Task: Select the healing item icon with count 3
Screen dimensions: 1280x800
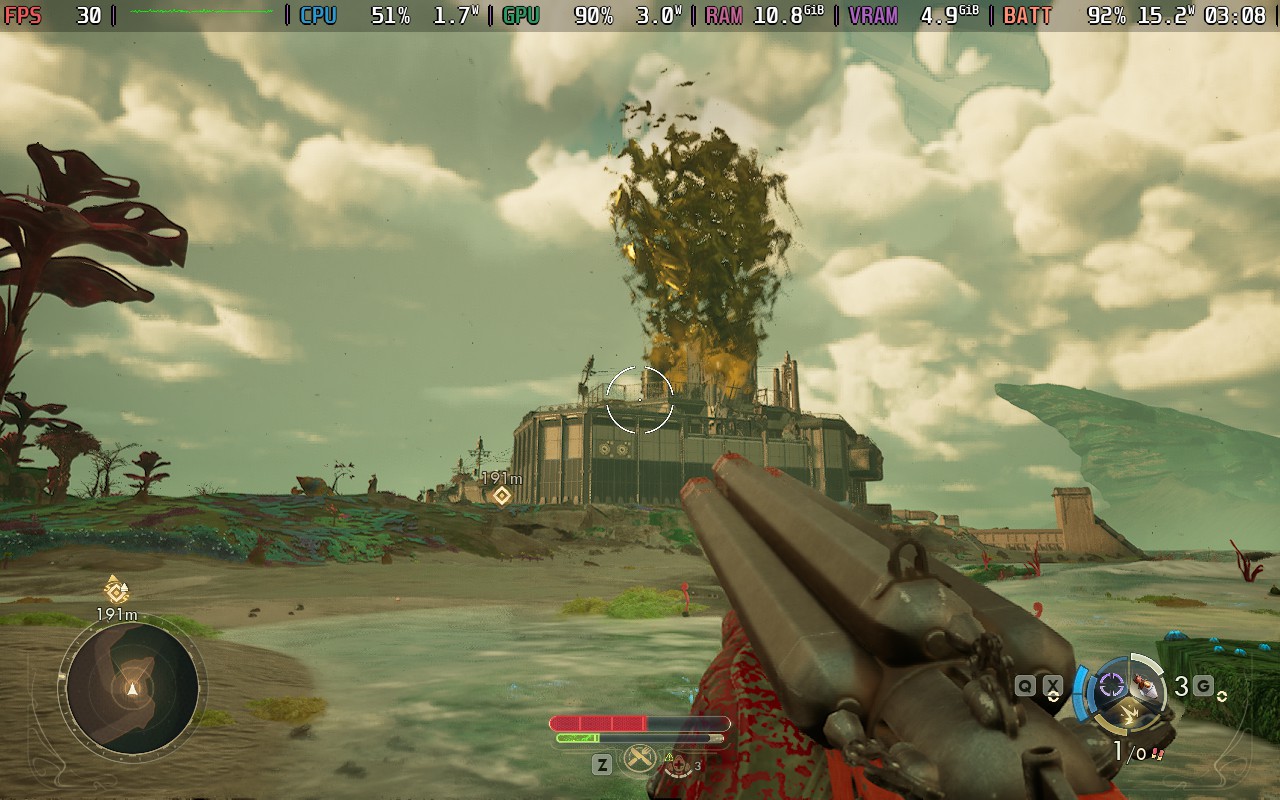Action: [679, 766]
